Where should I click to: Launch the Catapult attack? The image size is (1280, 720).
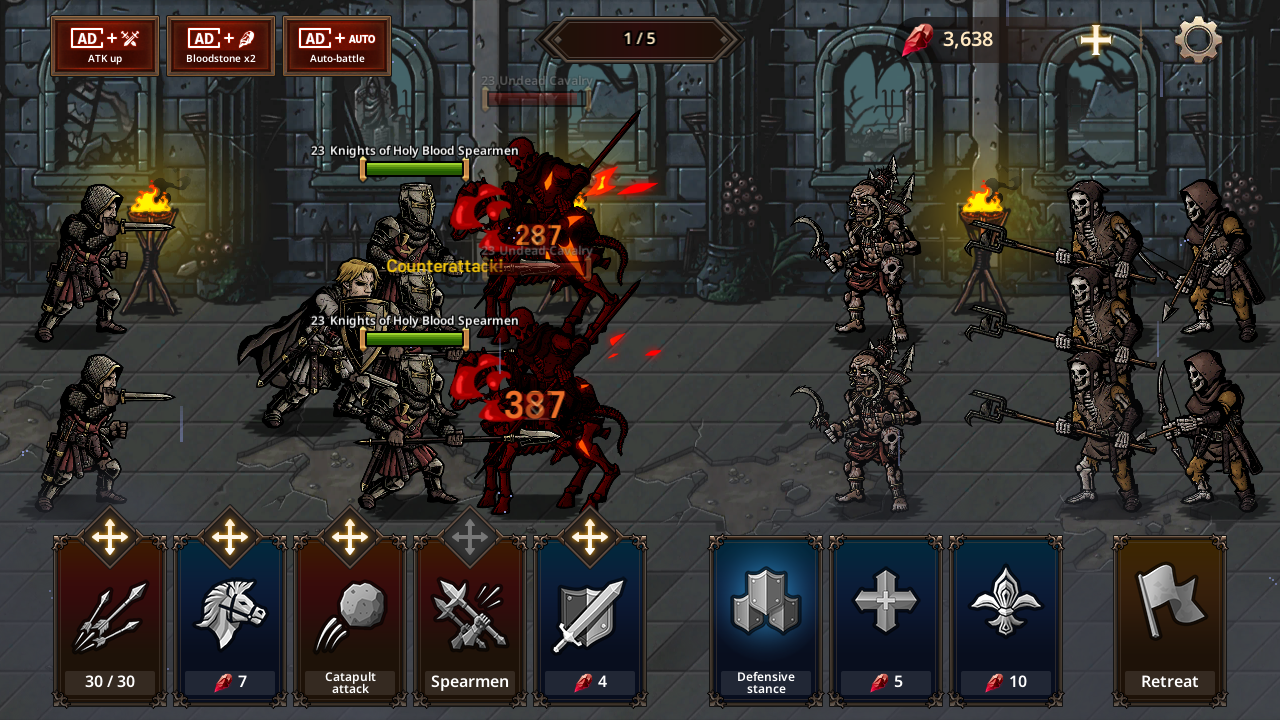(350, 620)
